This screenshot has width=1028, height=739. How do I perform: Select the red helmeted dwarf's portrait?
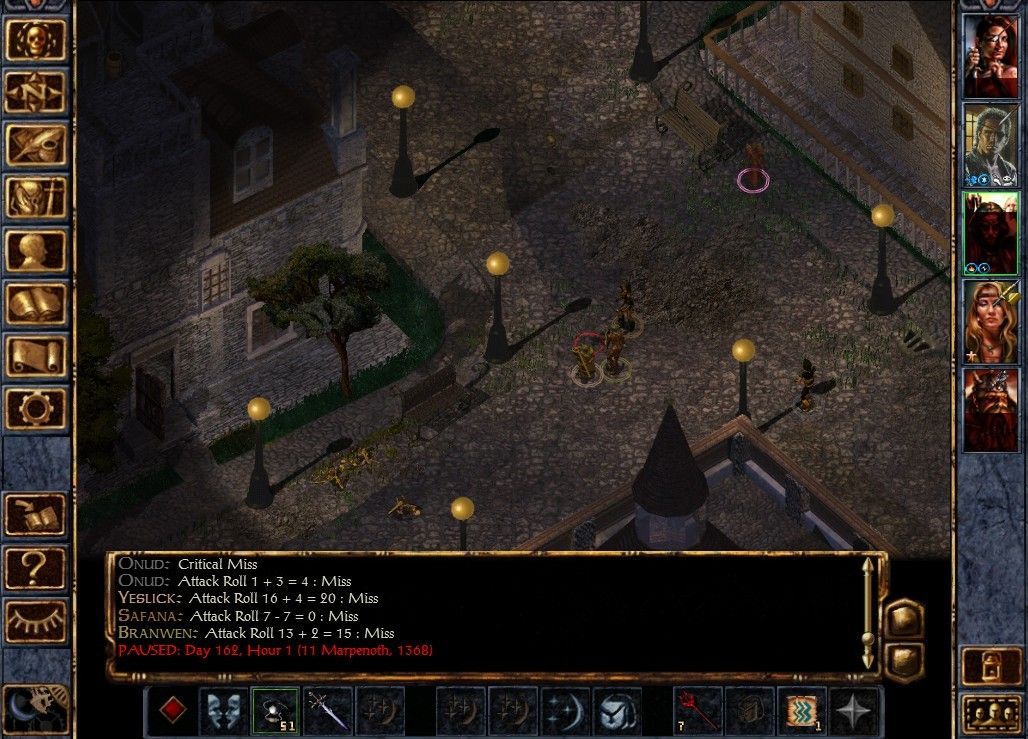point(990,410)
